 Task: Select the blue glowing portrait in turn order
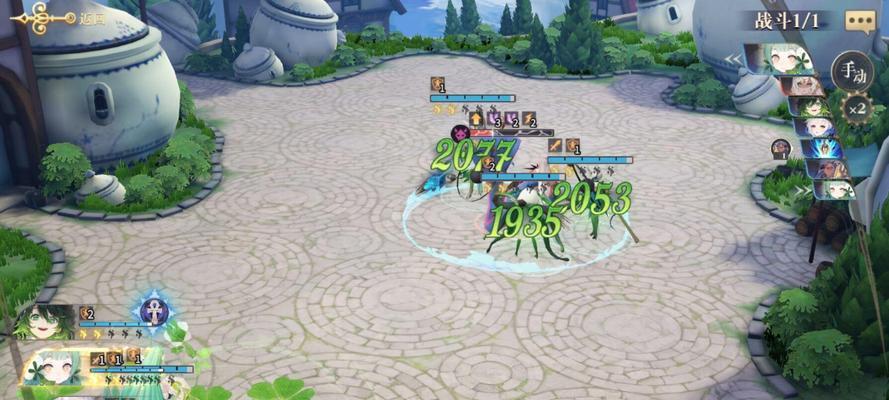click(x=825, y=148)
